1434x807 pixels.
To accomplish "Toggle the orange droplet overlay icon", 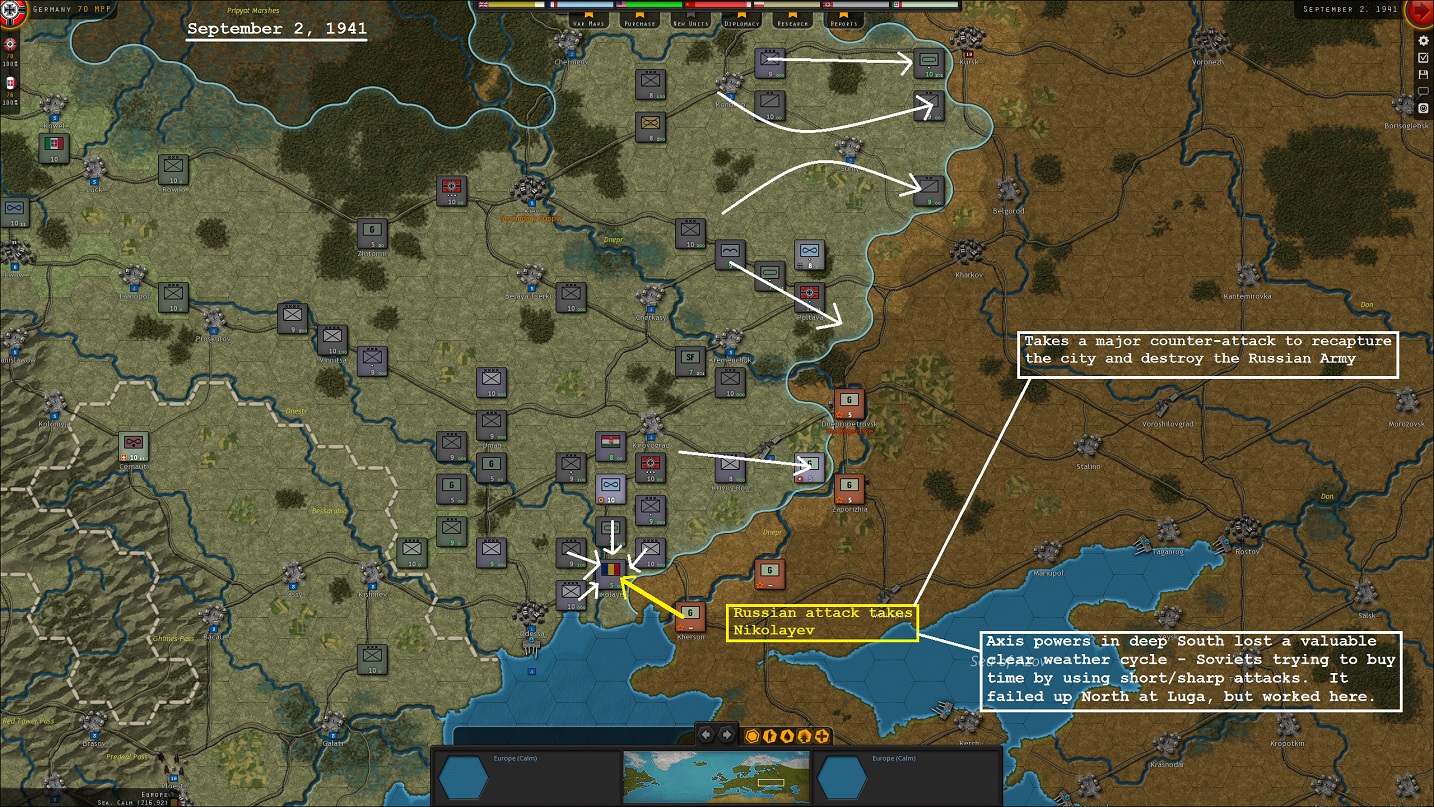I will [x=788, y=735].
